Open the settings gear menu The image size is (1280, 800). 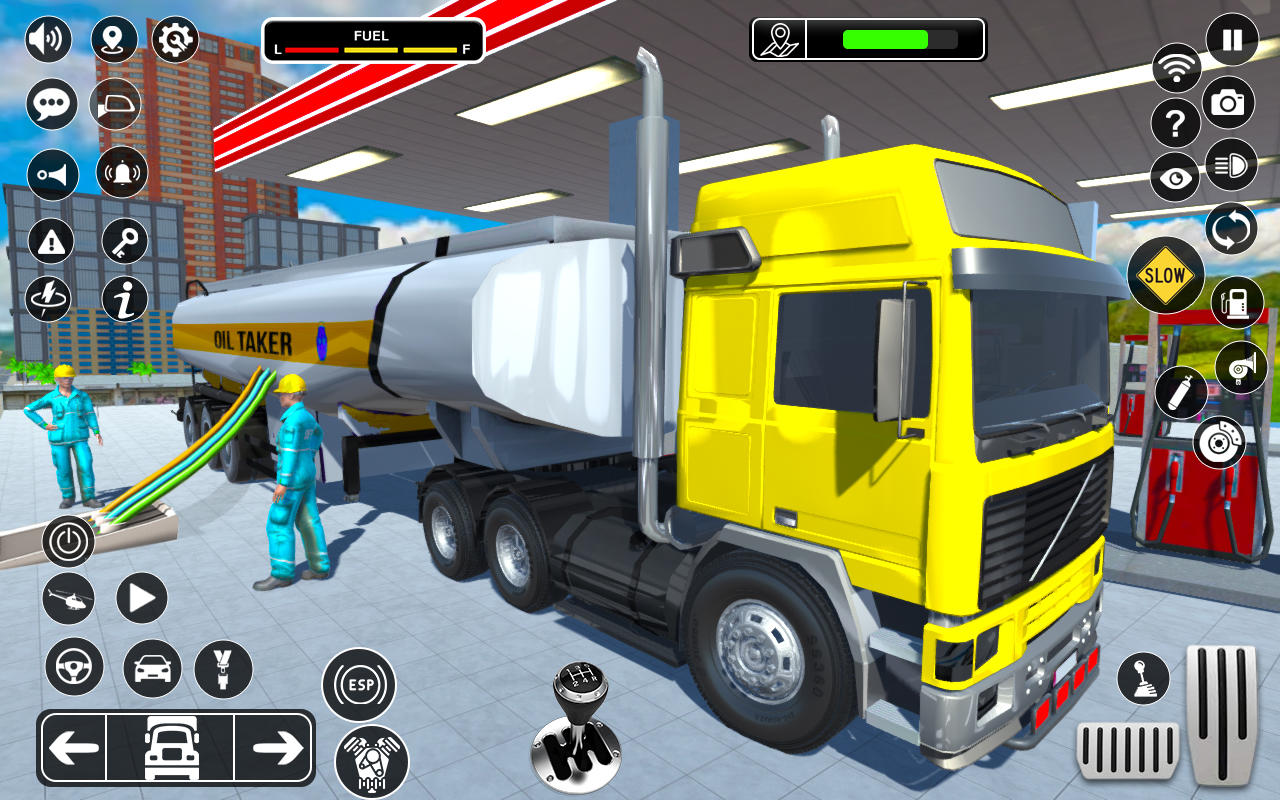pyautogui.click(x=175, y=38)
